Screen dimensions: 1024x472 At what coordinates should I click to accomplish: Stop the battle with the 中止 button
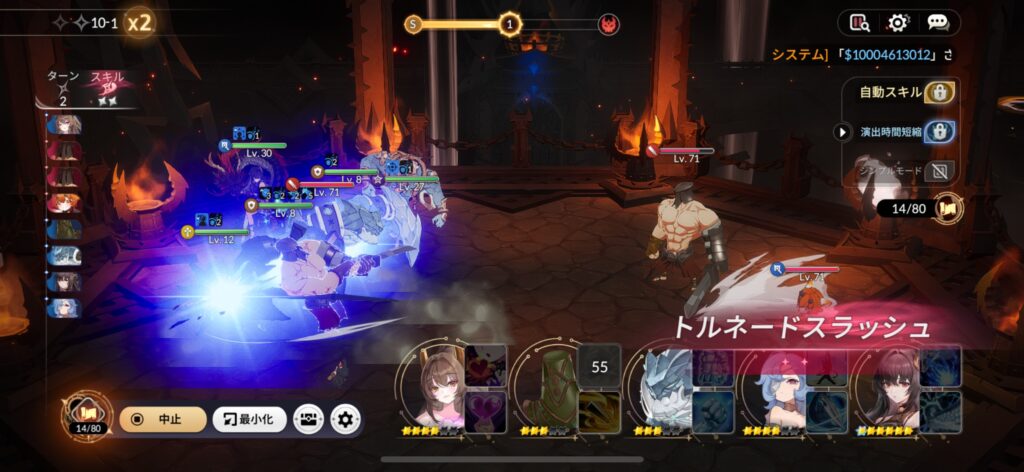pyautogui.click(x=162, y=419)
